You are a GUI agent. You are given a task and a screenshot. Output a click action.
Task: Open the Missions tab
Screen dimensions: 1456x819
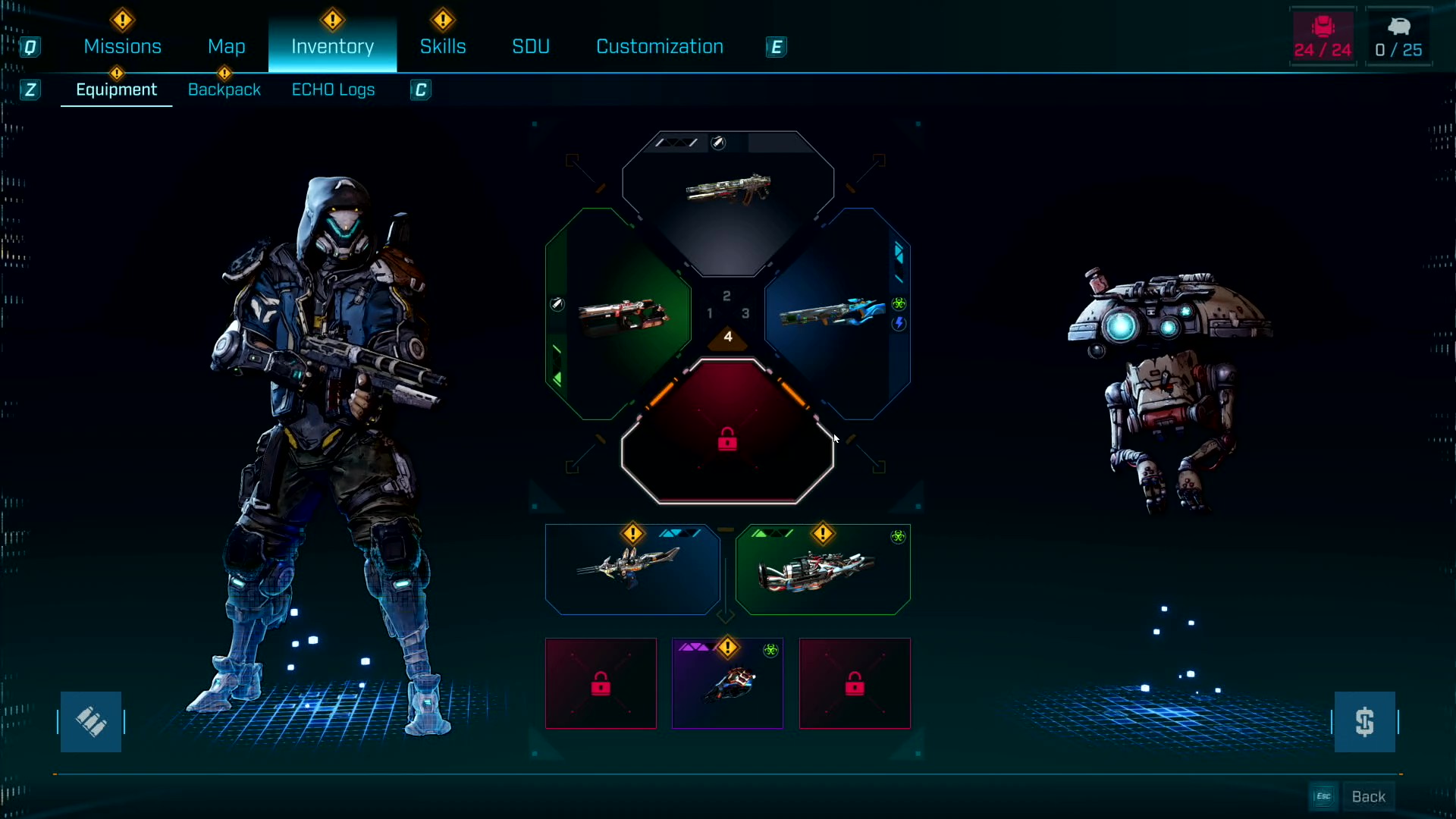click(122, 47)
